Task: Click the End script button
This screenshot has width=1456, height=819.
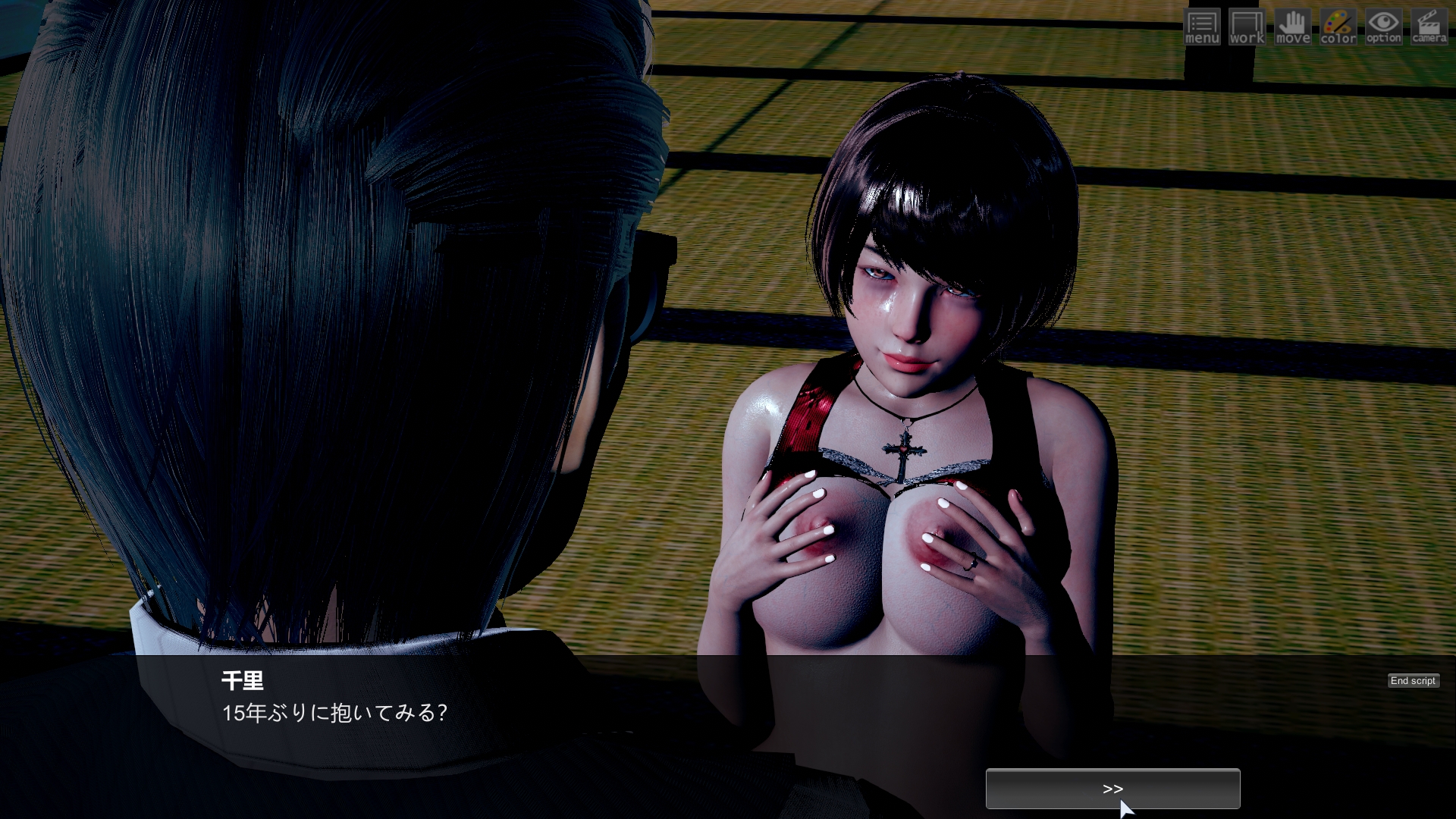Action: tap(1413, 681)
